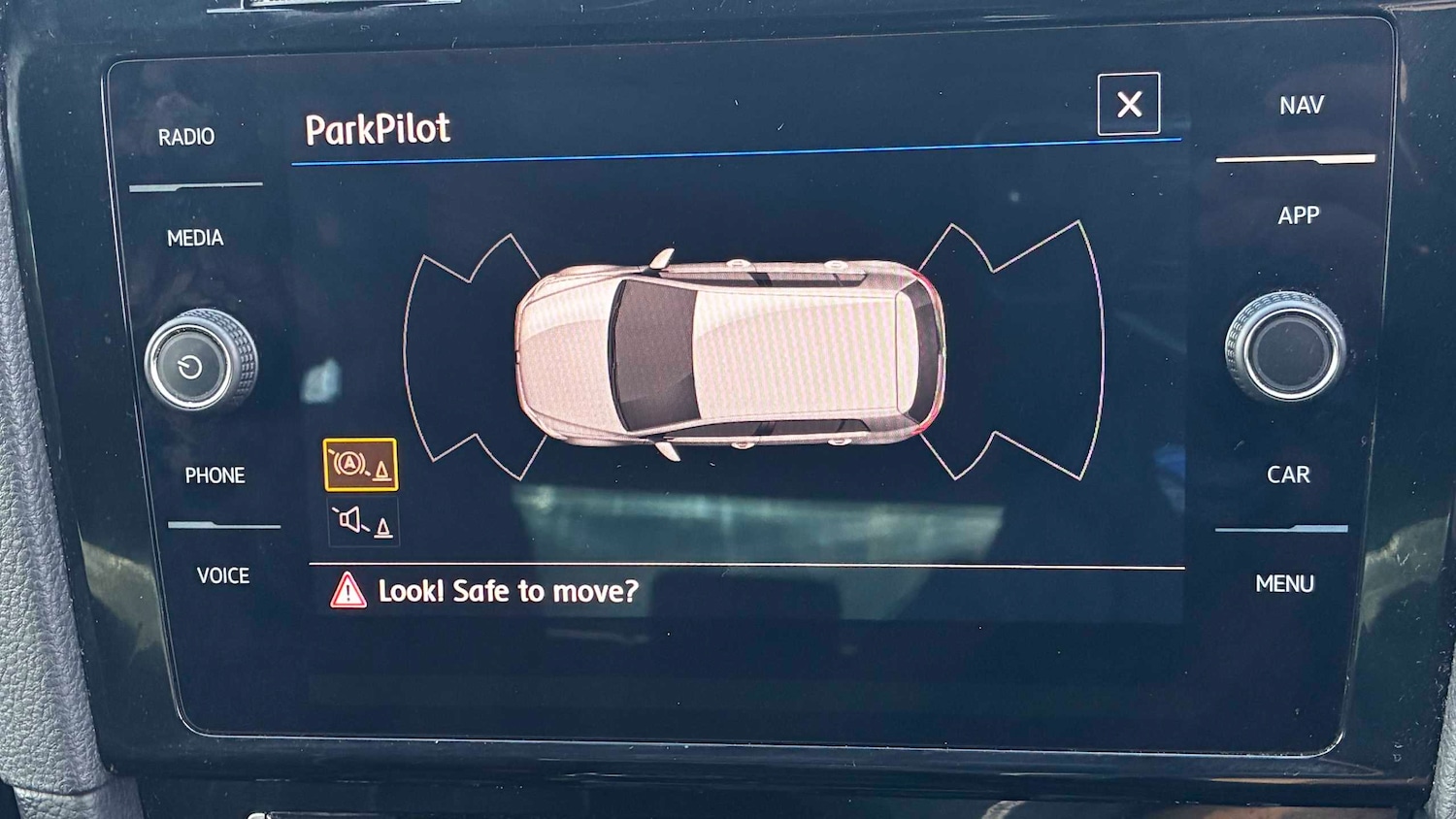This screenshot has width=1456, height=819.
Task: Tap the red warning triangle icon
Action: click(x=347, y=591)
